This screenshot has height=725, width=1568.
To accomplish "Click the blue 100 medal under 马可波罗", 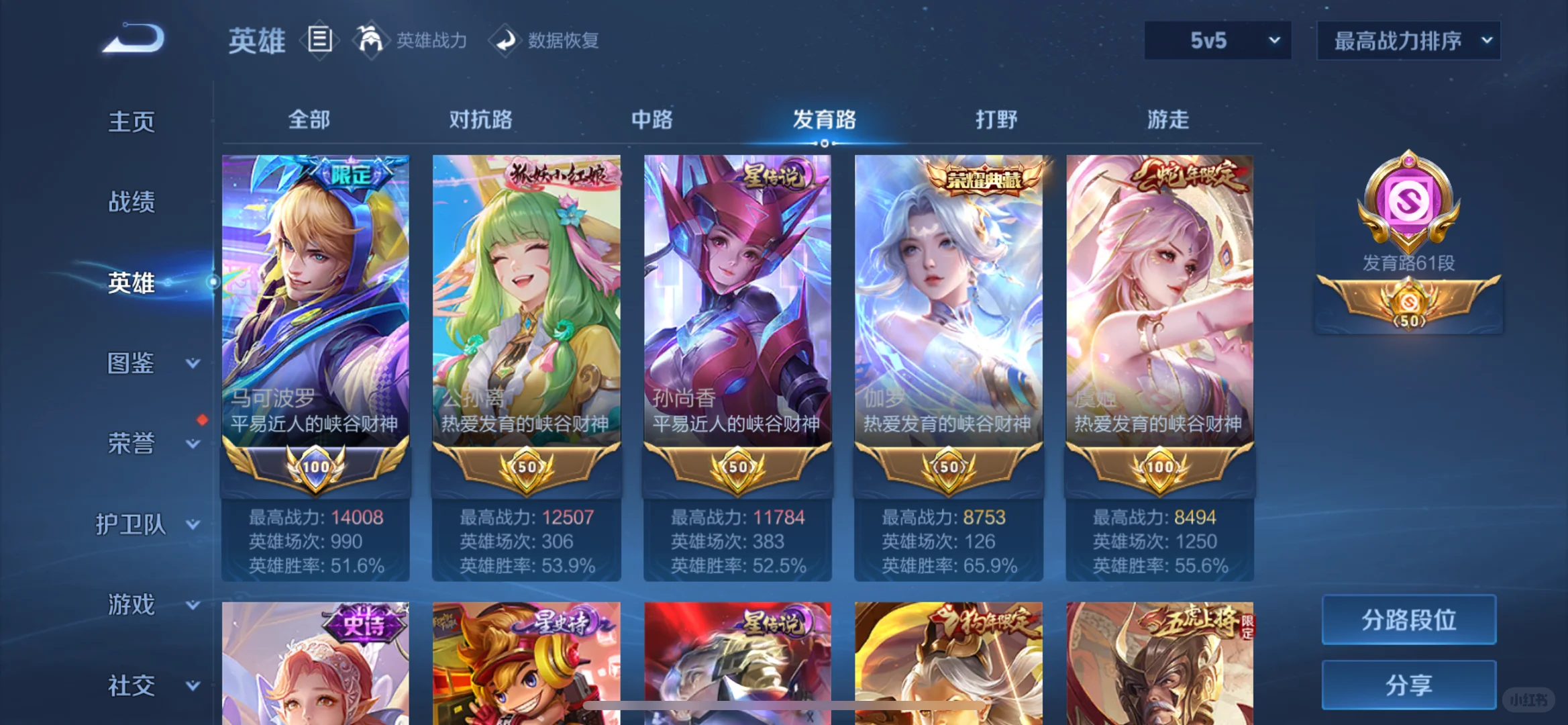I will tap(315, 468).
